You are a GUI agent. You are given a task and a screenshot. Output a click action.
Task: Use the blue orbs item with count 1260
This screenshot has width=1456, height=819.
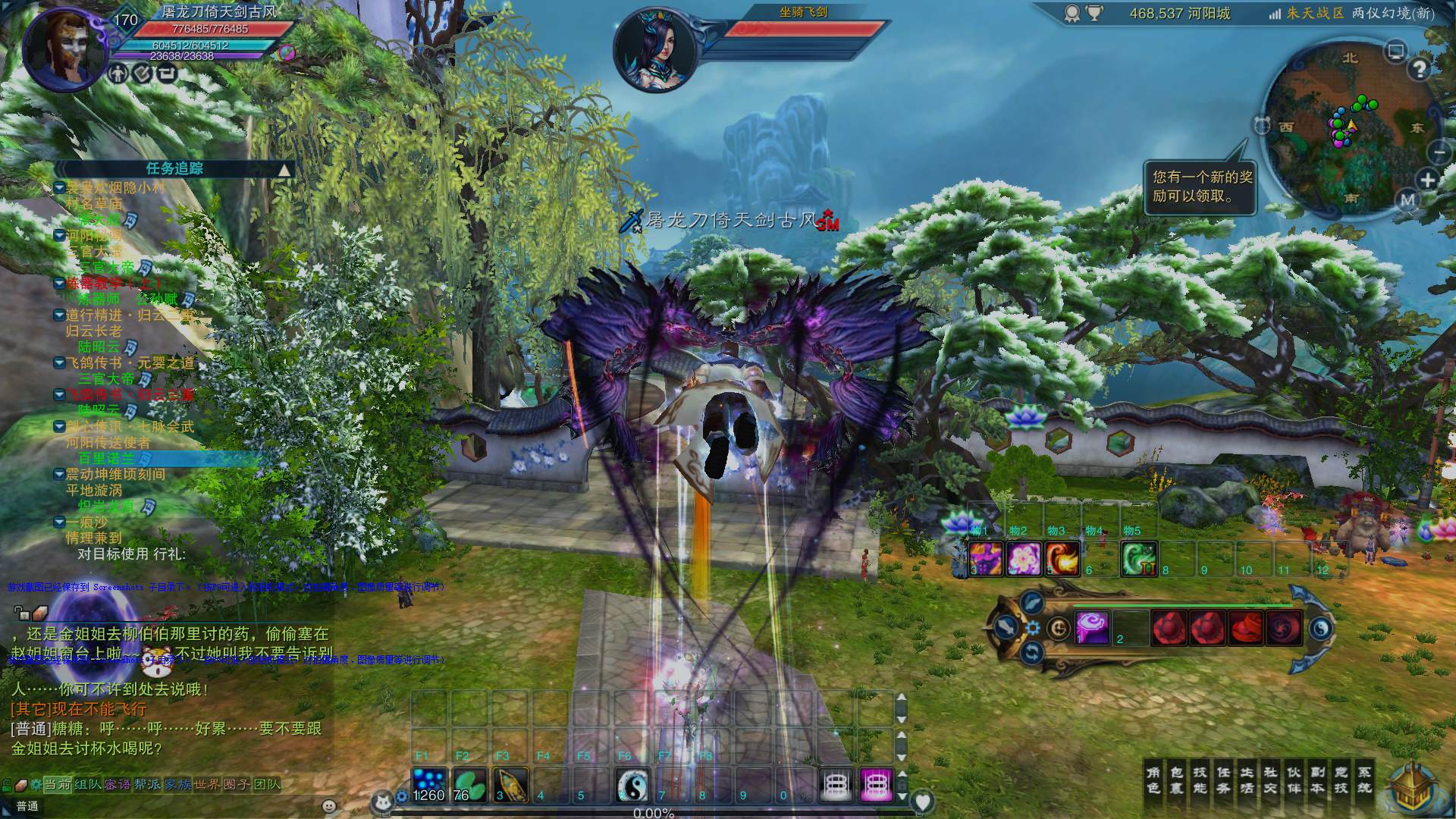[x=429, y=785]
